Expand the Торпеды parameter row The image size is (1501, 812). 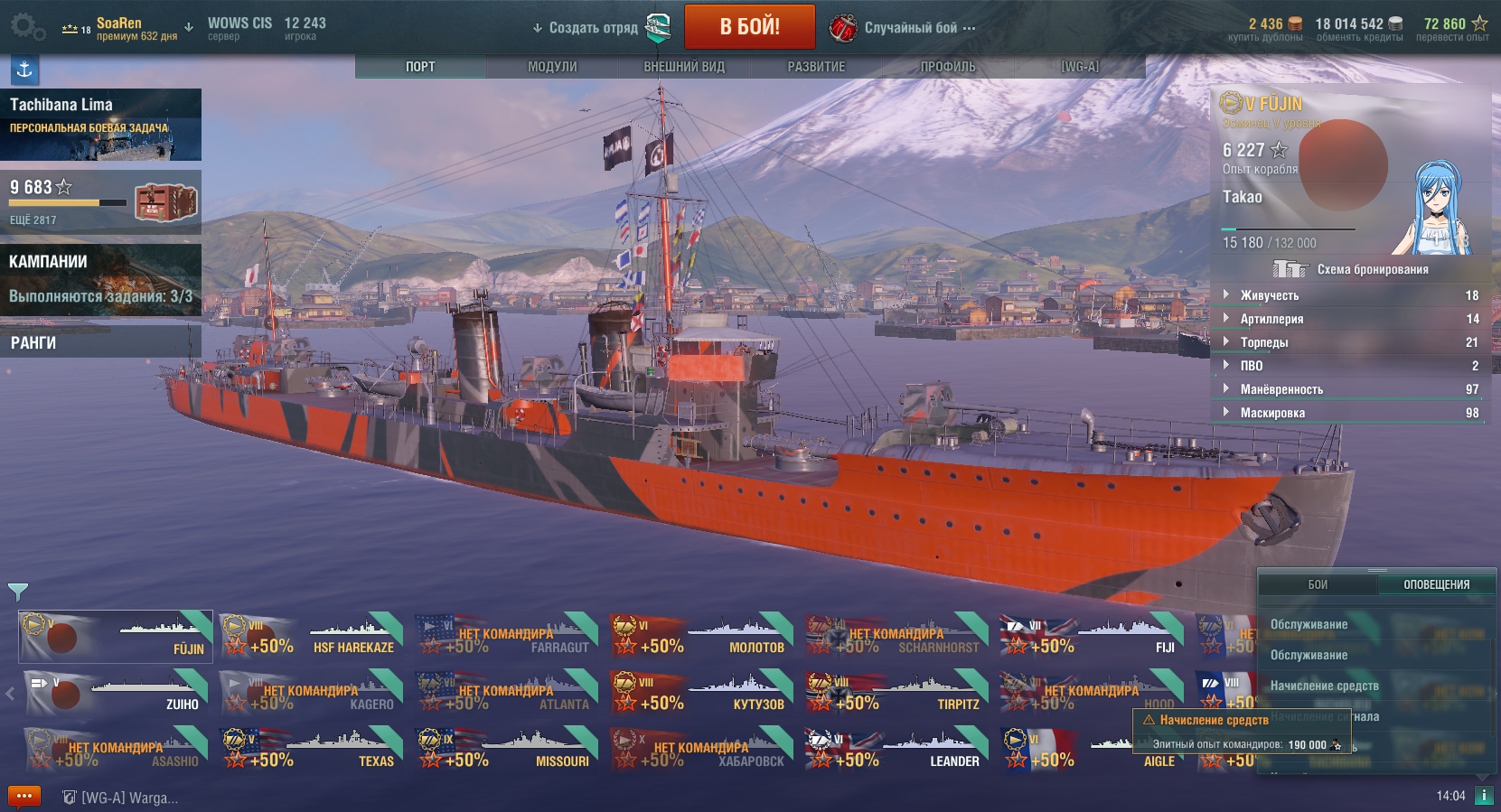pos(1263,342)
